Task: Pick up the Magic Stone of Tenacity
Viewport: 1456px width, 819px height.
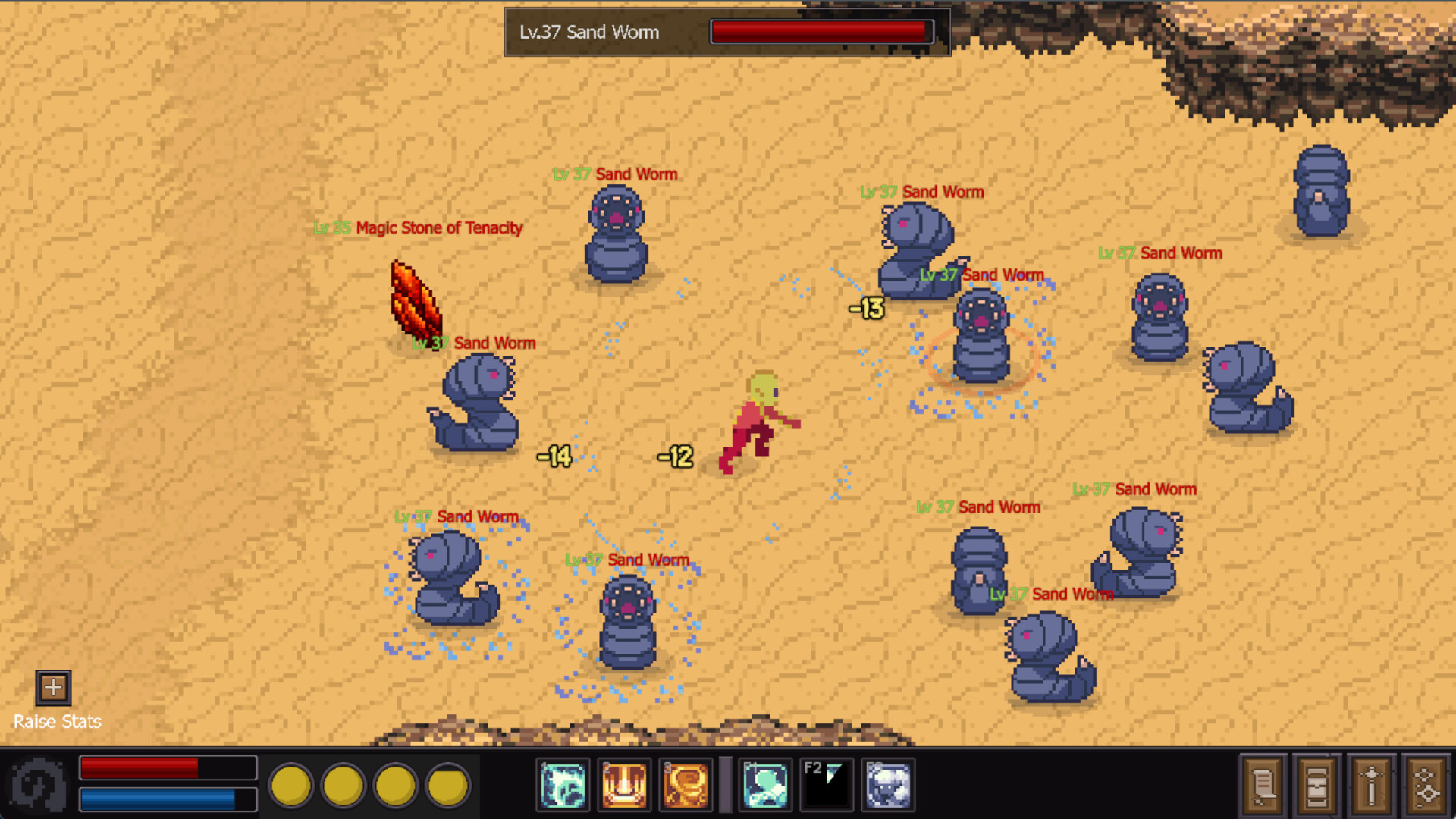Action: coord(416,301)
